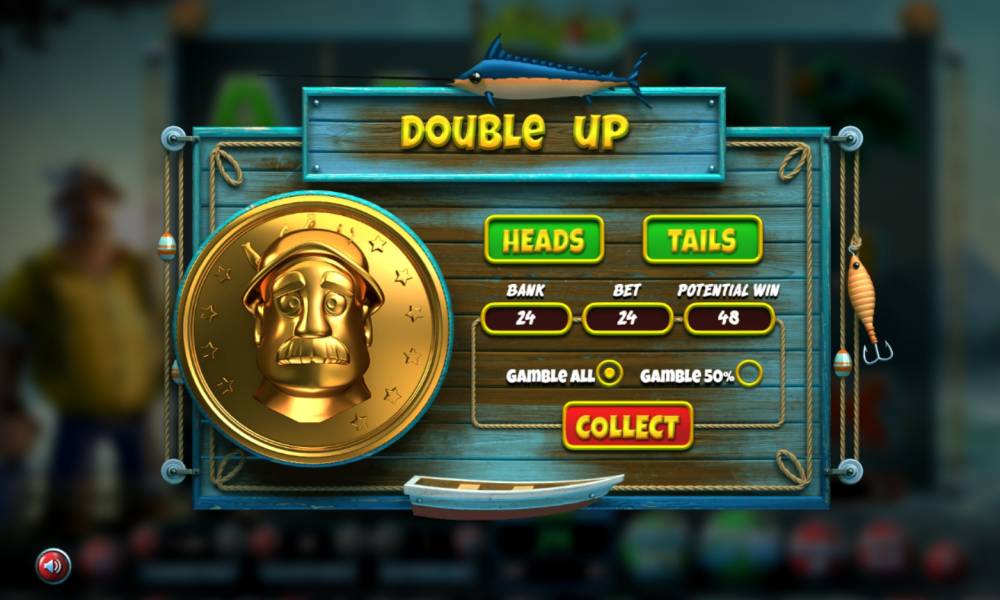The height and width of the screenshot is (600, 1000).
Task: Toggle the sound speaker icon
Action: pos(54,565)
